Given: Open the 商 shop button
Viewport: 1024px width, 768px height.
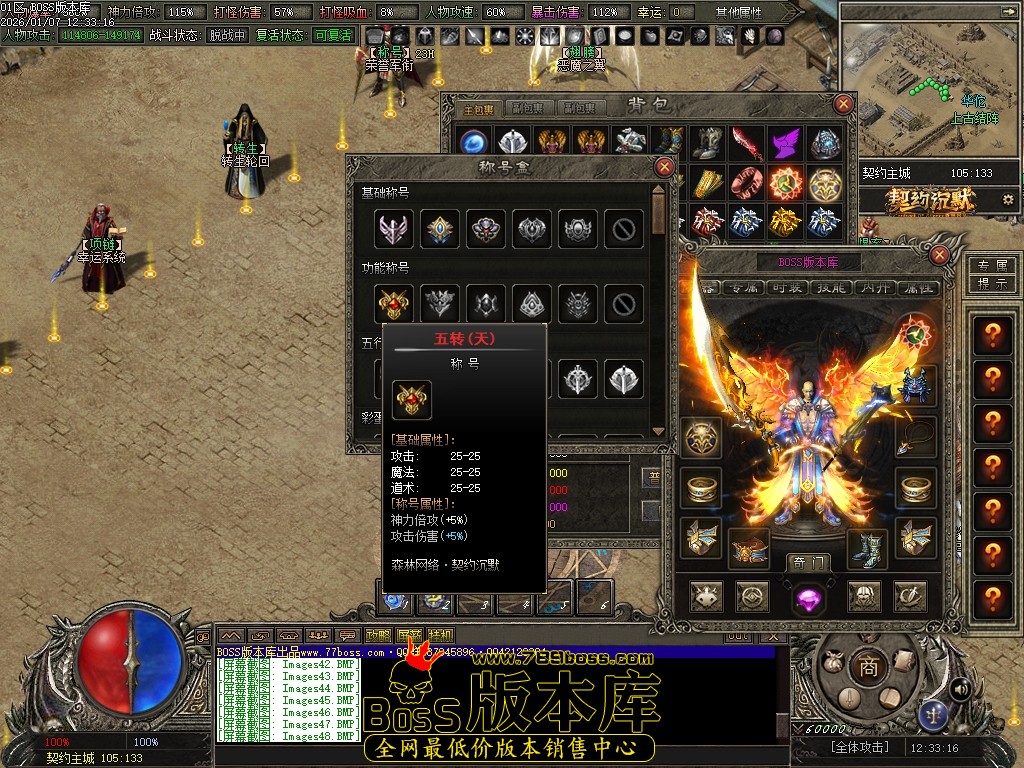Looking at the screenshot, I should [x=868, y=668].
